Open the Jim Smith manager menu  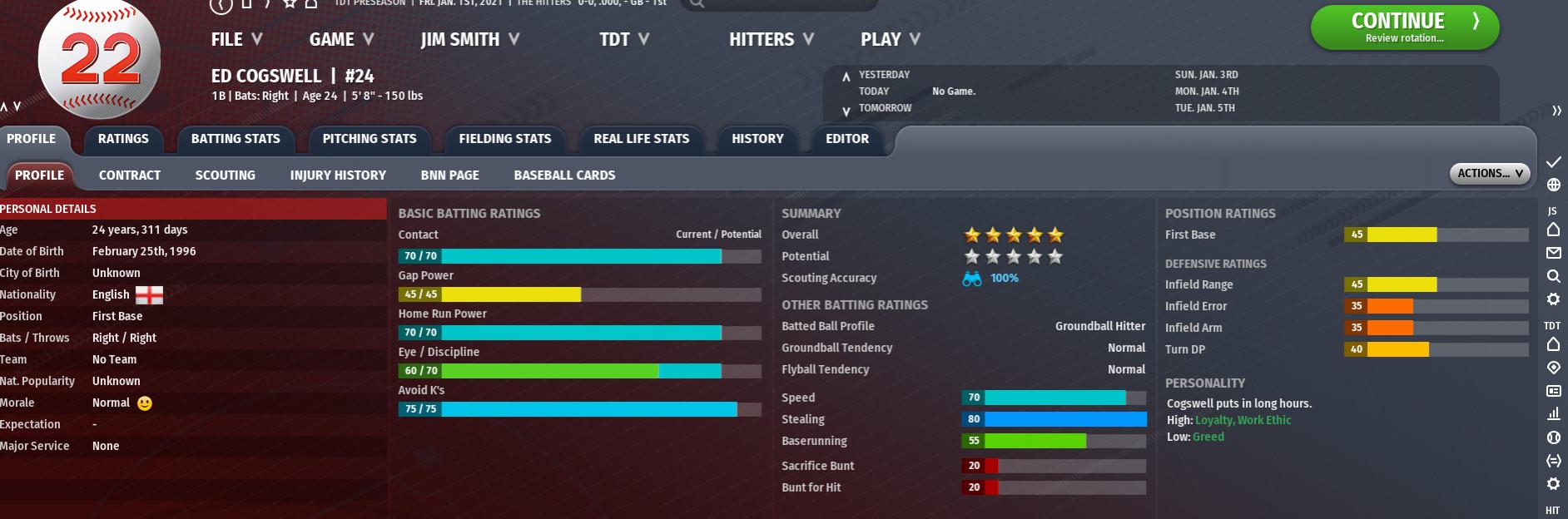[x=469, y=39]
